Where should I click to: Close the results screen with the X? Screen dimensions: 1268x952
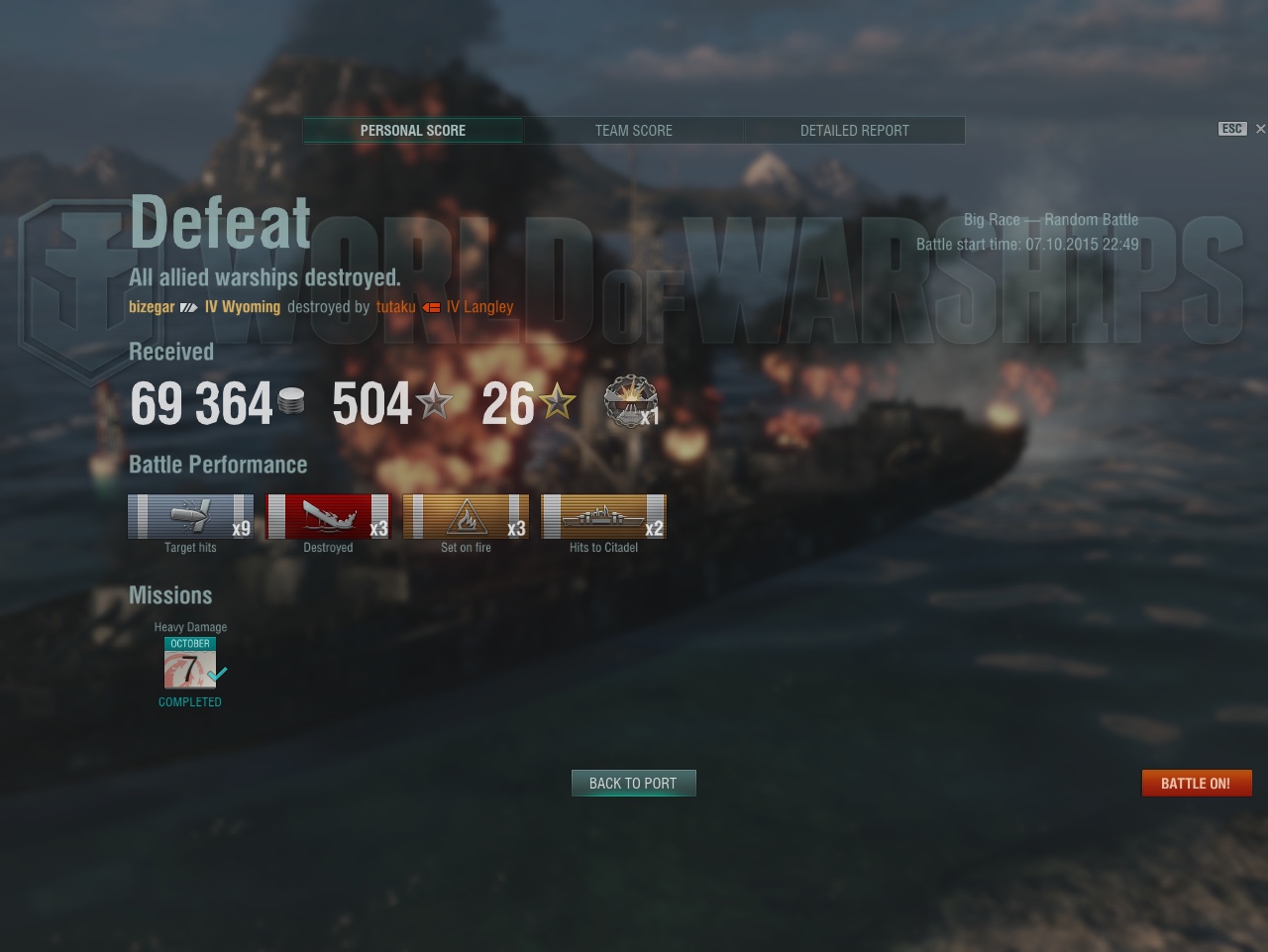click(1260, 129)
